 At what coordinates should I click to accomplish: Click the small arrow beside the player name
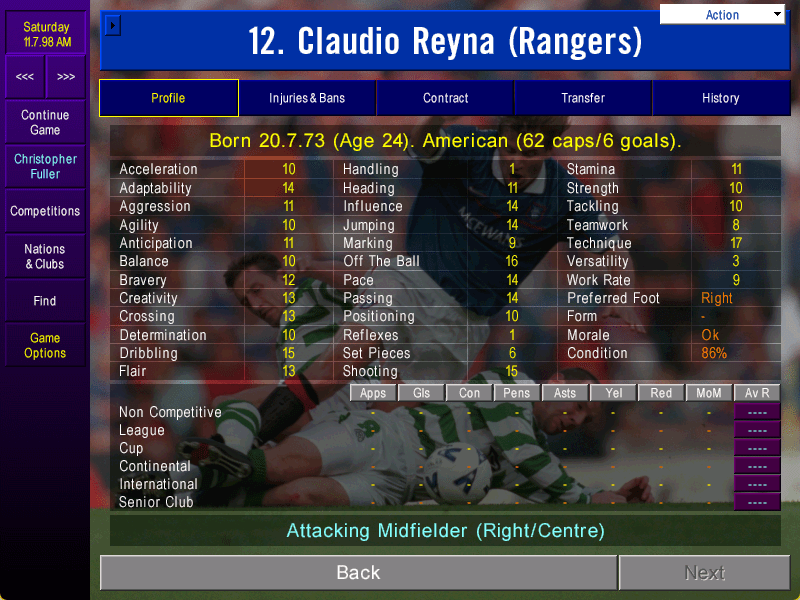coord(113,25)
